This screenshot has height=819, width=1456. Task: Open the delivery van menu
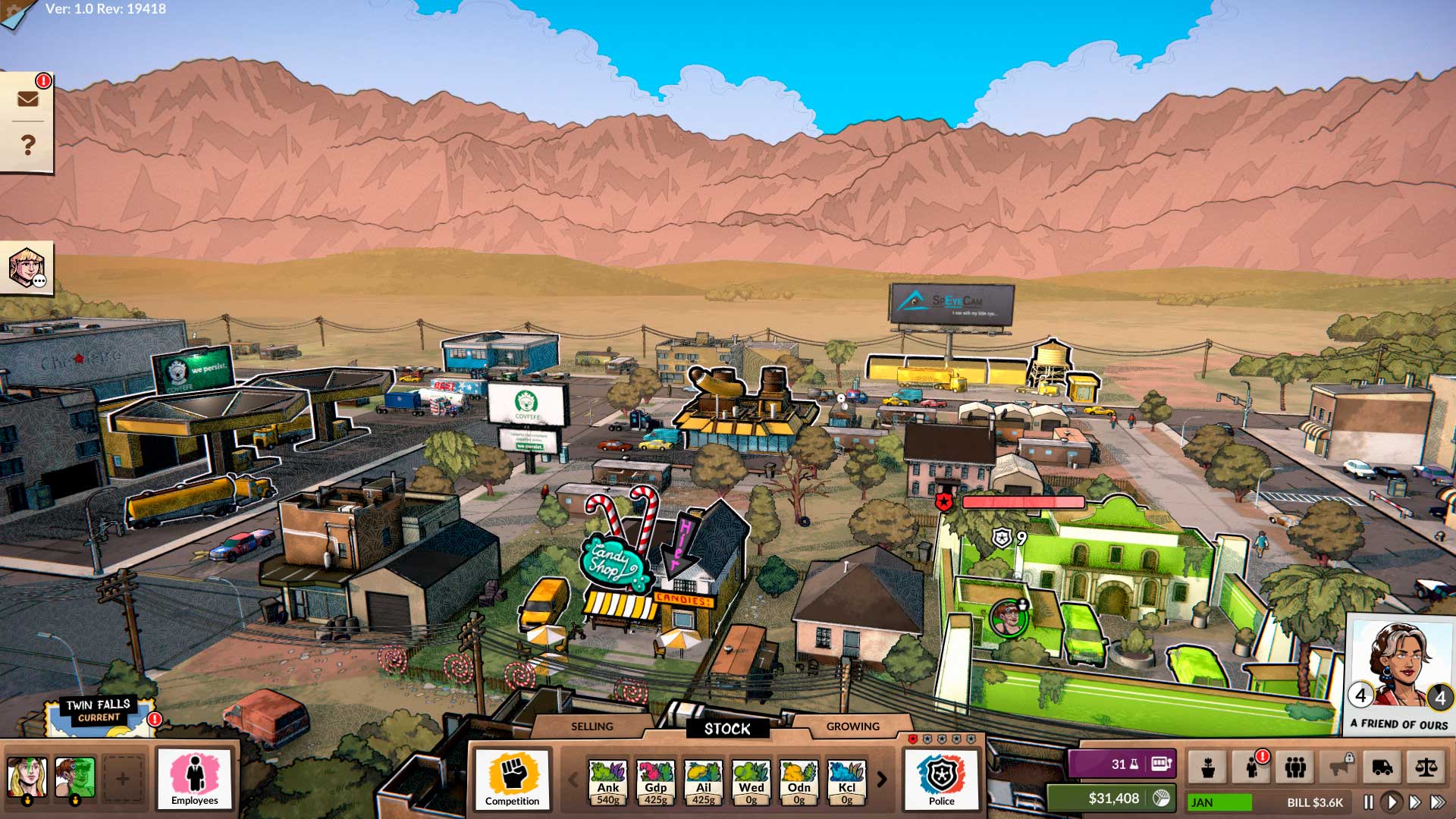(x=1382, y=767)
